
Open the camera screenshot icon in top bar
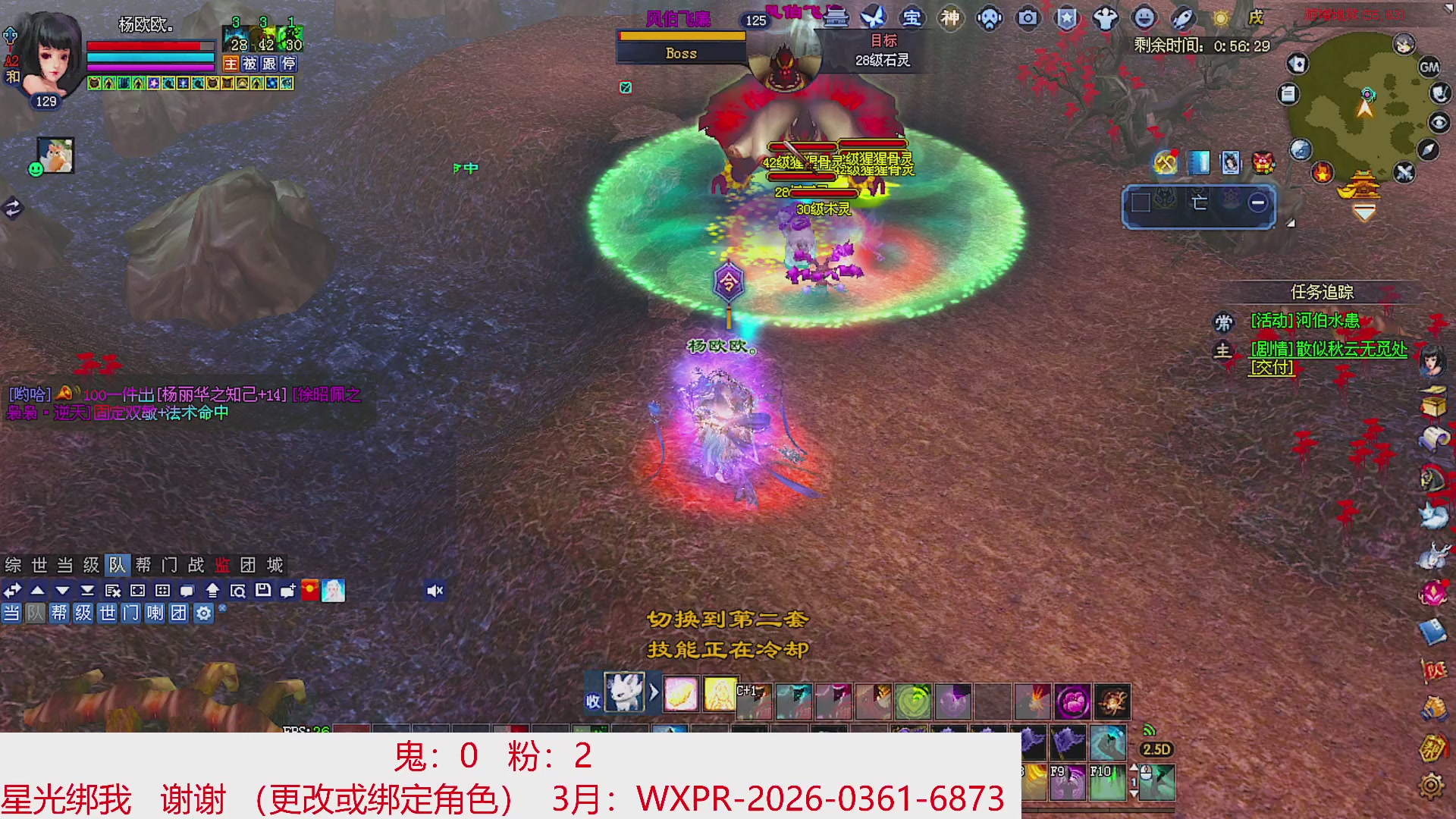(x=1028, y=18)
